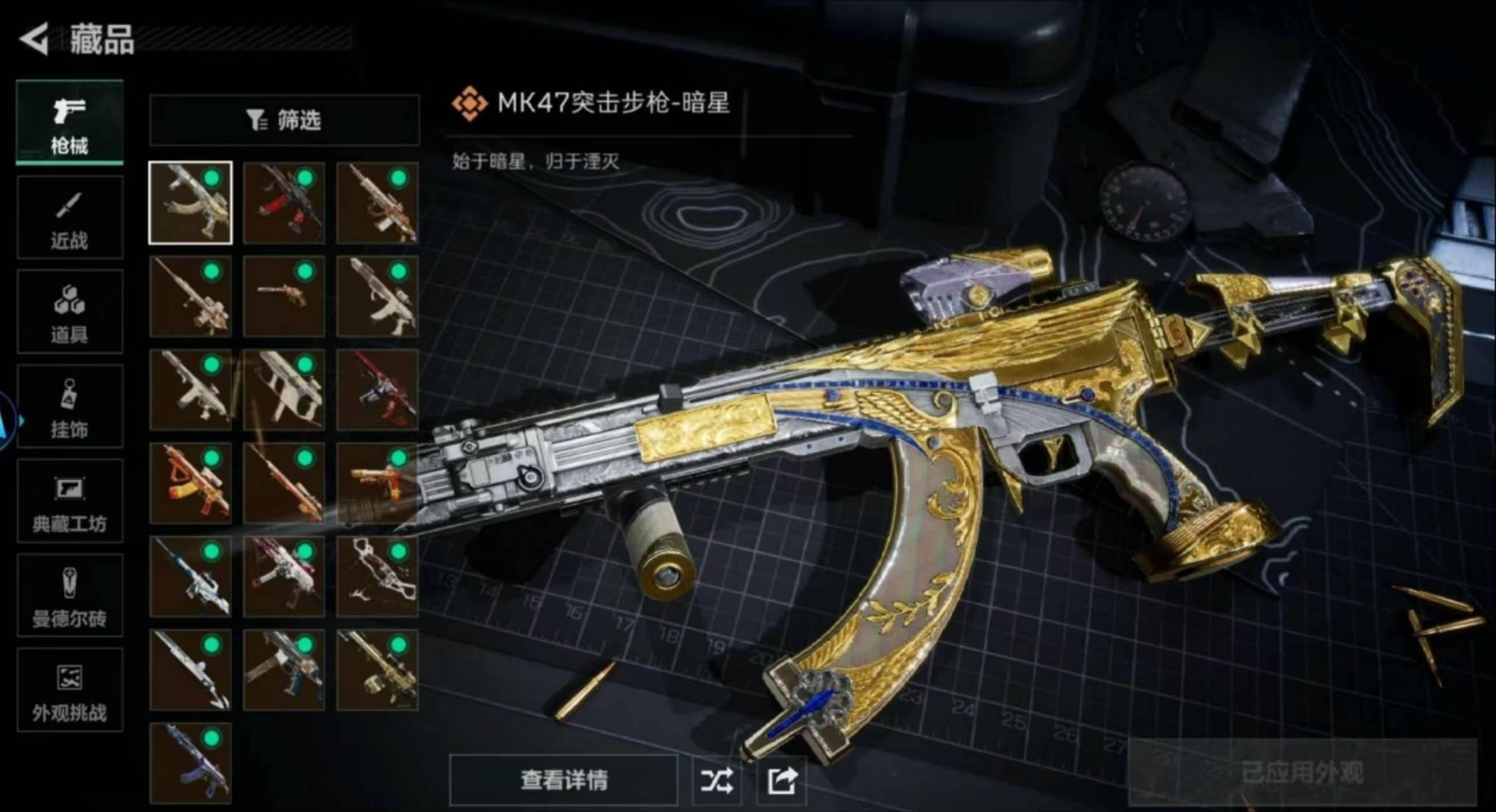Image resolution: width=1496 pixels, height=812 pixels.
Task: Click the 查看详情 view details button
Action: tap(563, 780)
